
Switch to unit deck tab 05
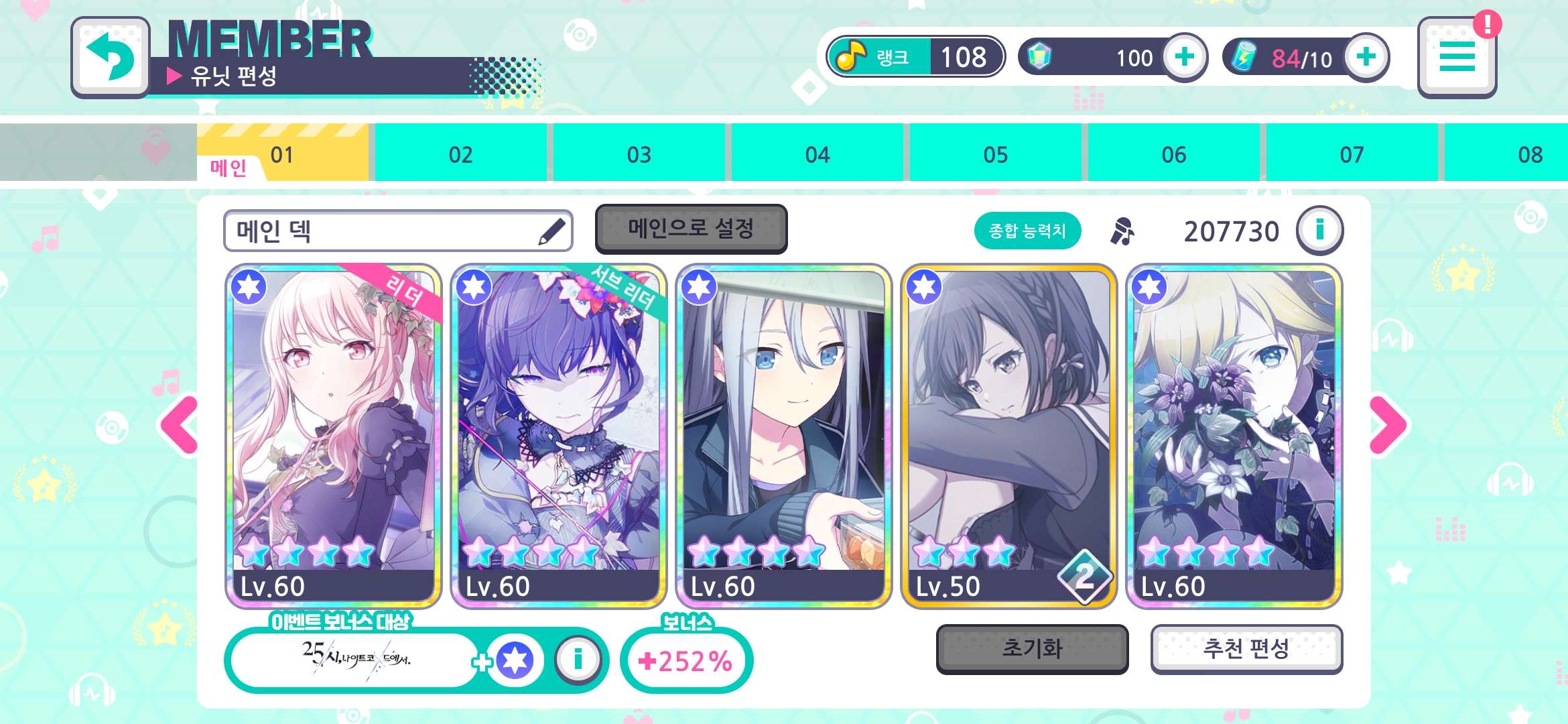(x=995, y=154)
